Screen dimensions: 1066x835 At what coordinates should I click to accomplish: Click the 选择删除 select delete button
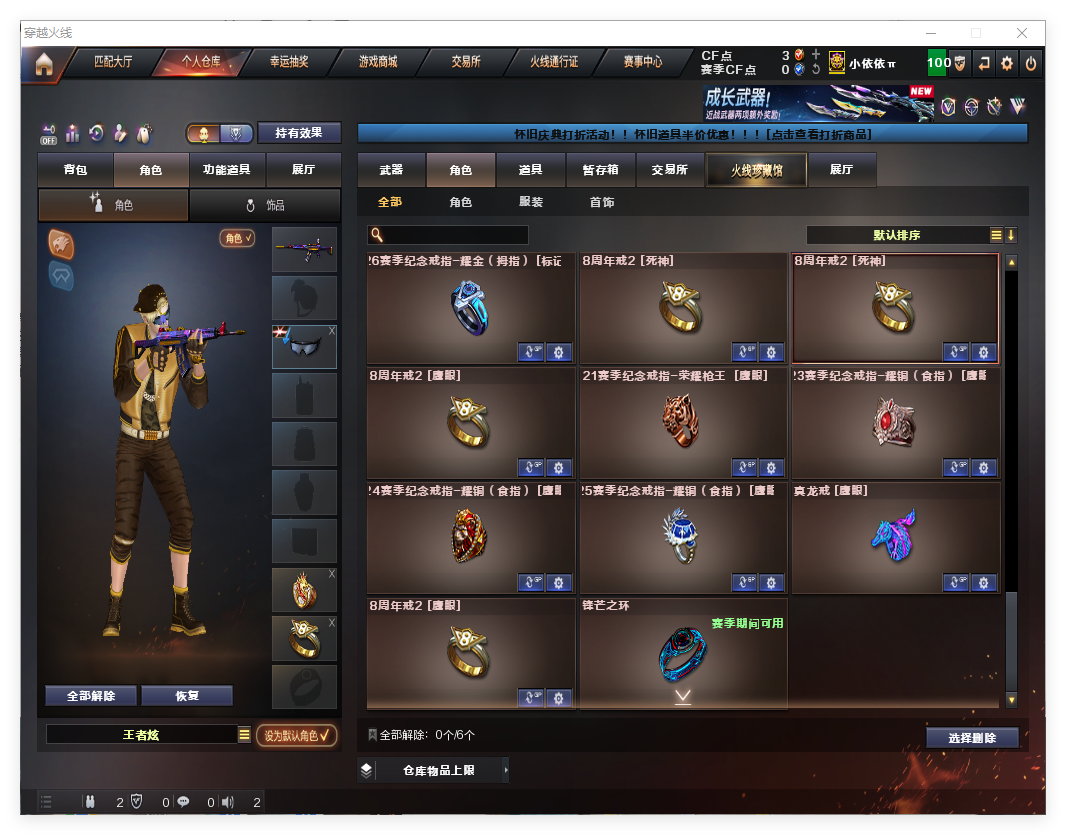click(971, 738)
